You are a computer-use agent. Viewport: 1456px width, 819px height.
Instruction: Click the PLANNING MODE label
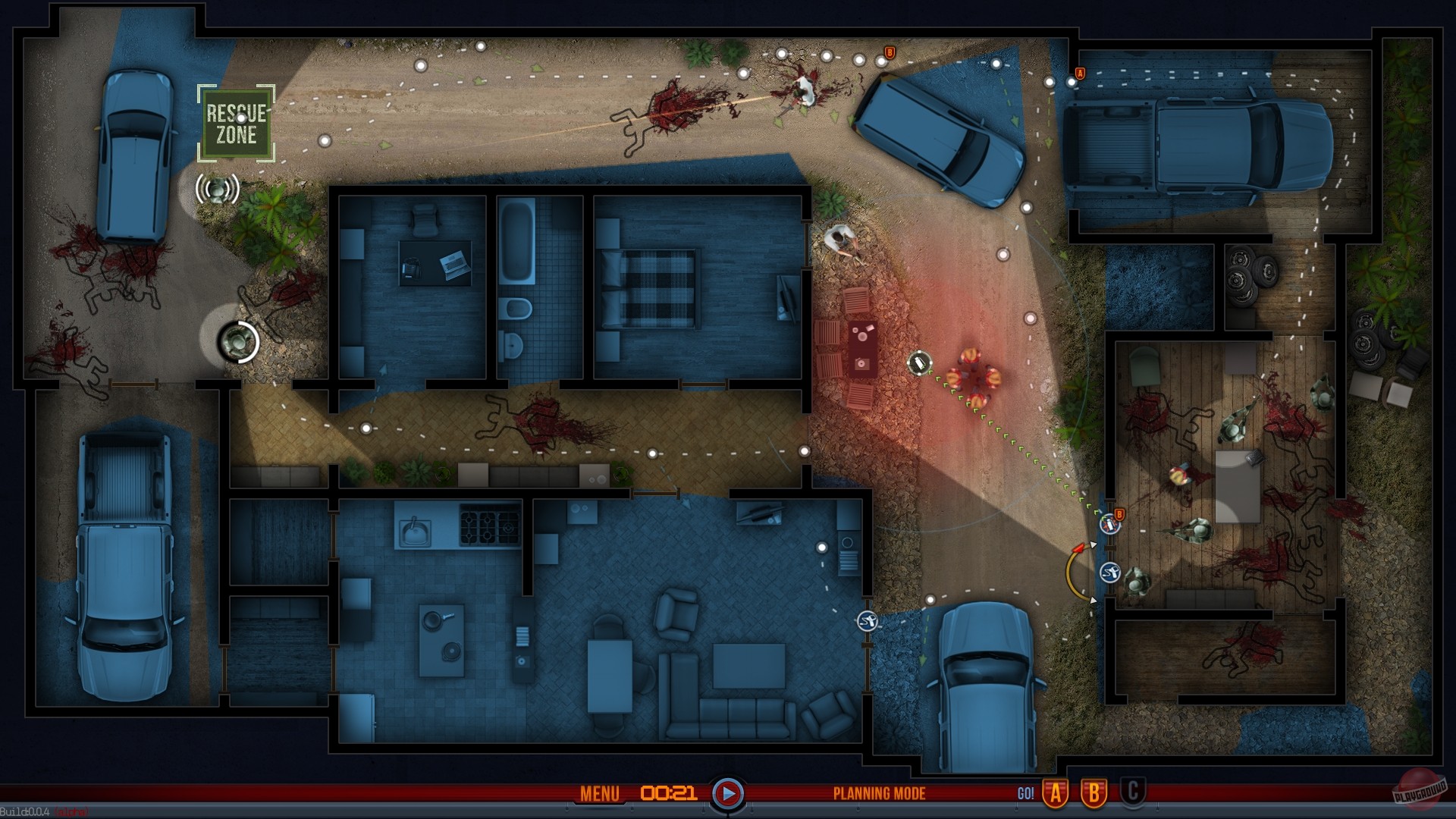880,794
